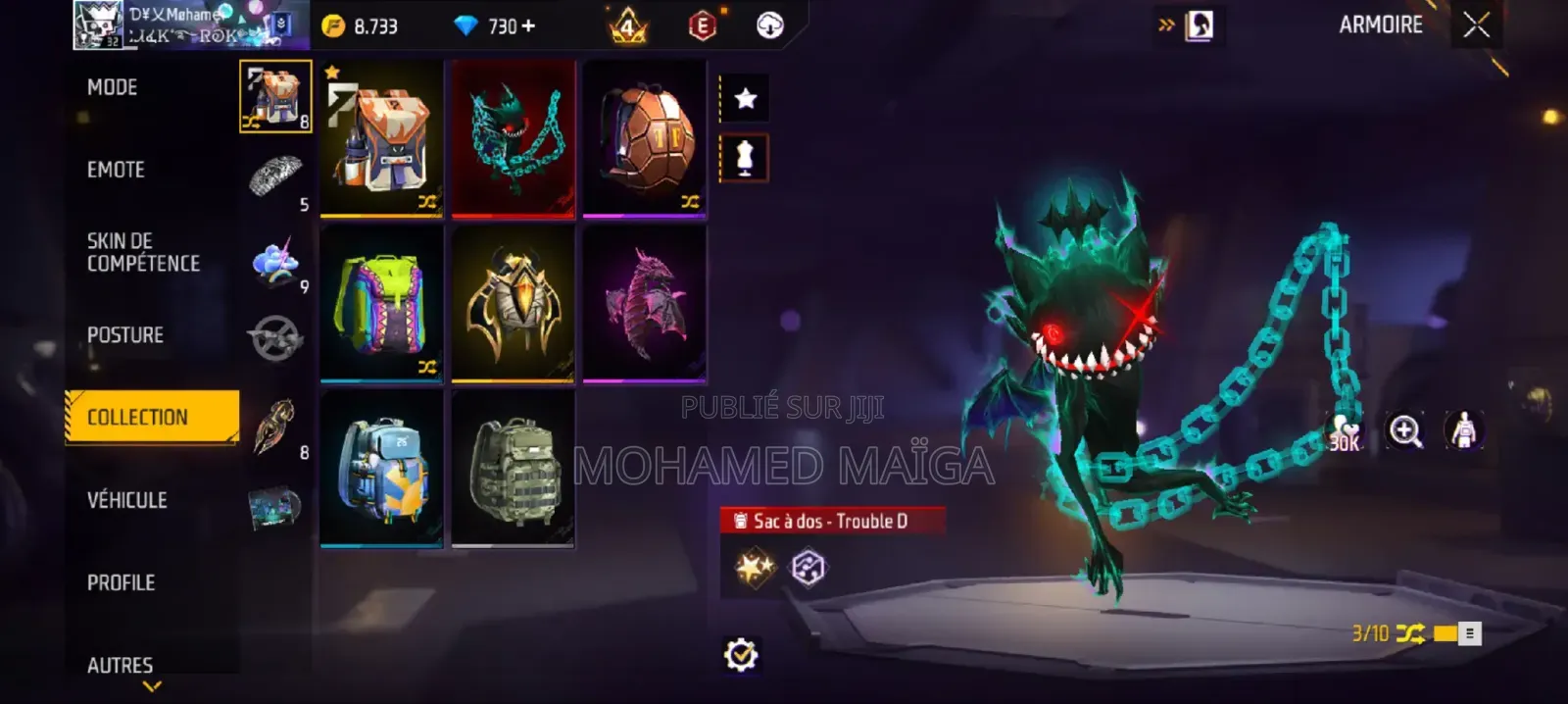Pick the camouflage military backpack
Screen dimensions: 1568x704
514,467
